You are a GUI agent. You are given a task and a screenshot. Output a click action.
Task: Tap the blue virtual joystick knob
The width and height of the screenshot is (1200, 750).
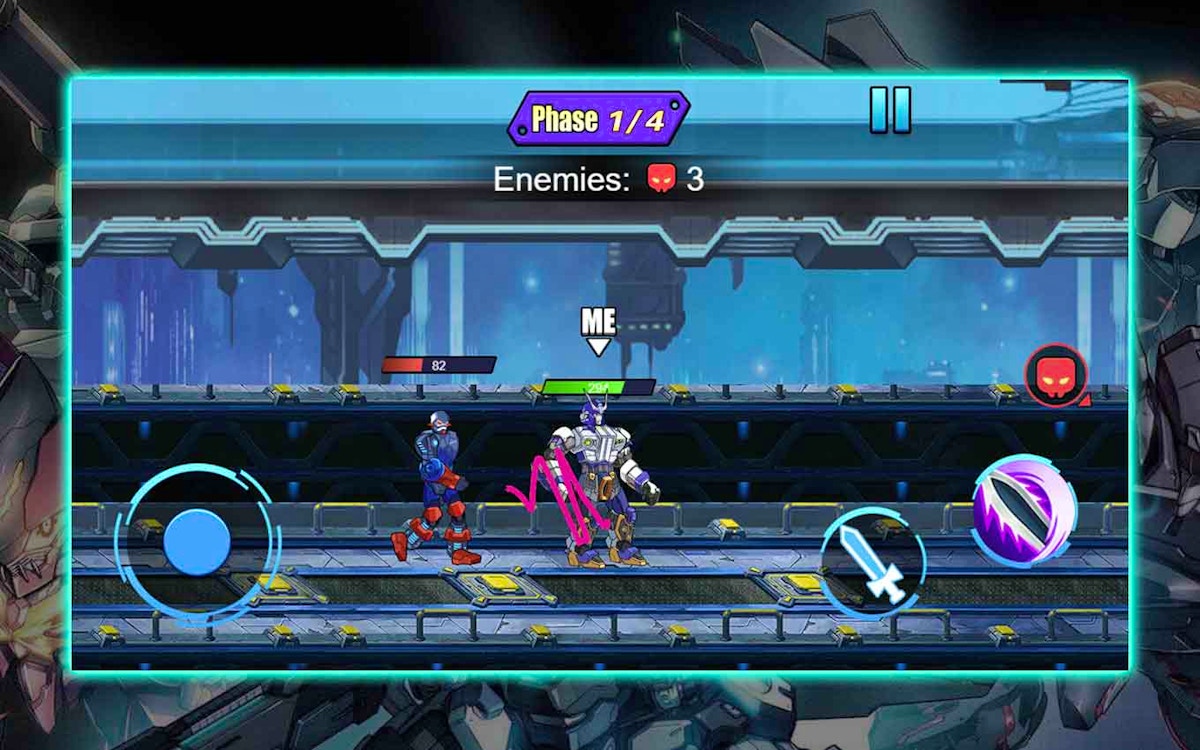coord(197,542)
